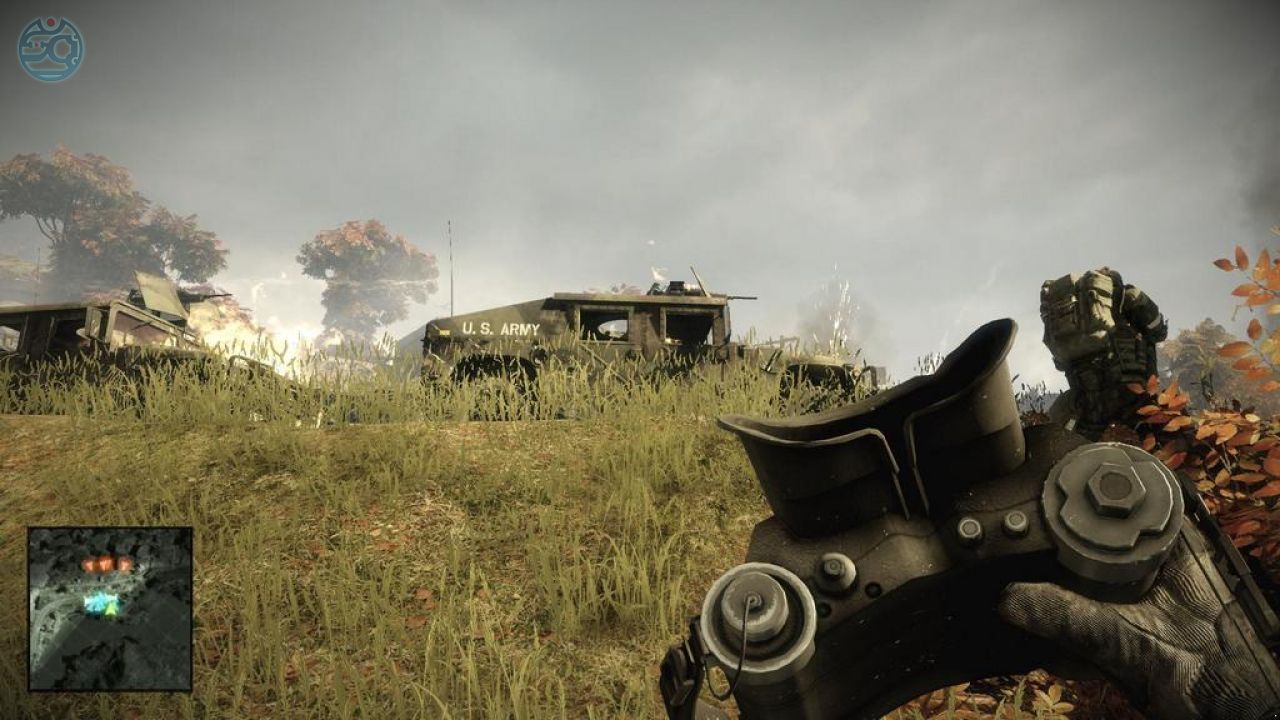Click the middle red enemy marker on minimap

click(x=105, y=562)
